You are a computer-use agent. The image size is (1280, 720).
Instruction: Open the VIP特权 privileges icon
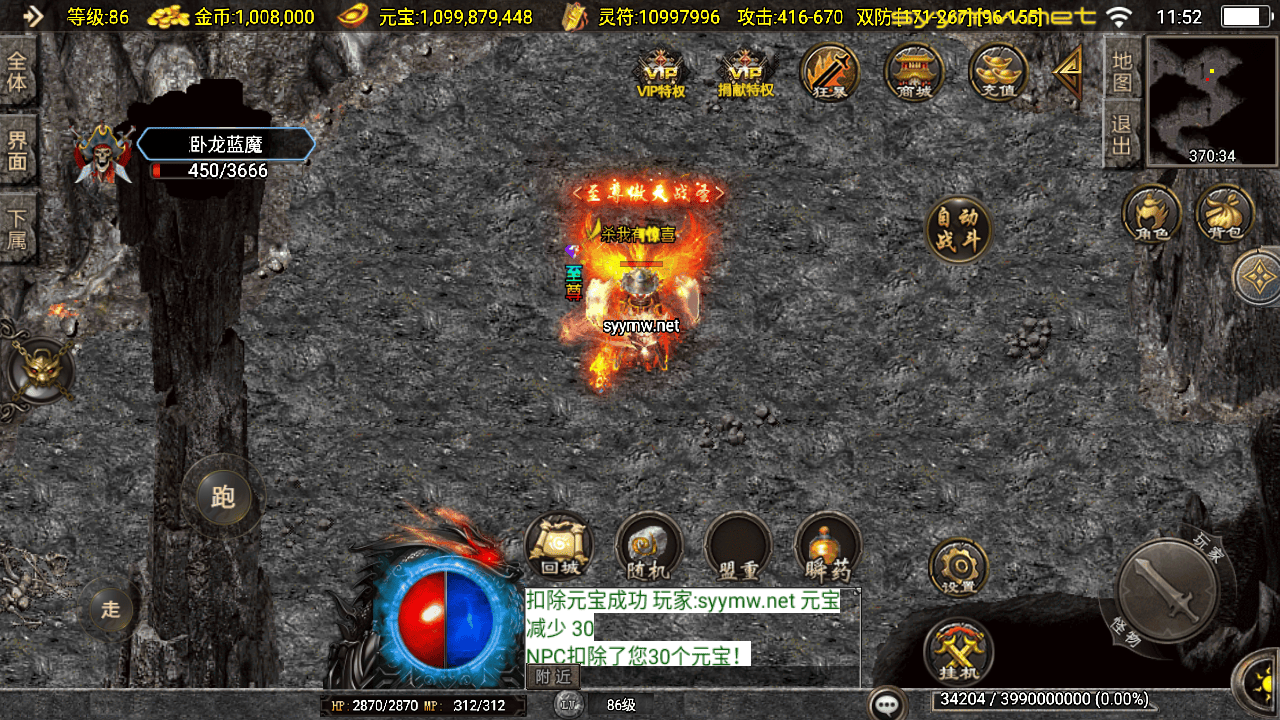661,73
